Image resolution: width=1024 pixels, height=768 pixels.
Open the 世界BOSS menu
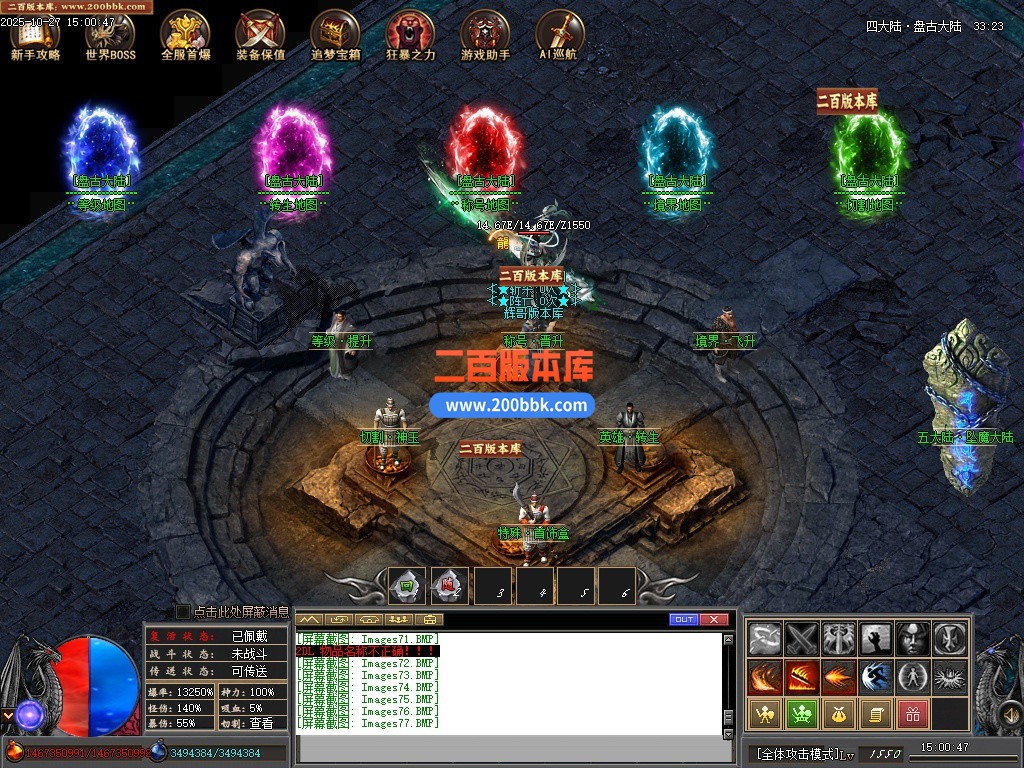tap(110, 35)
